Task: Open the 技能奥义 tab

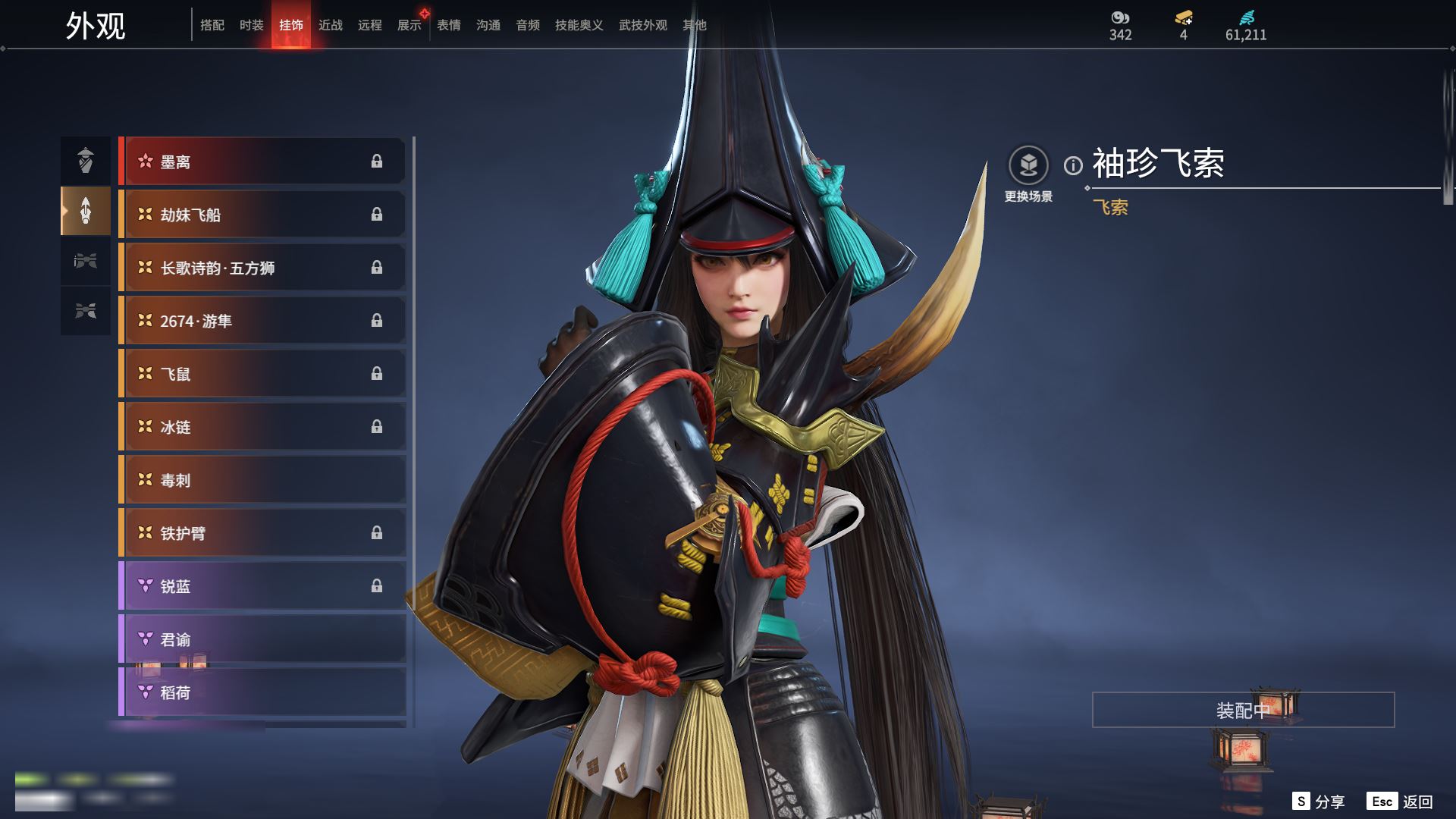Action: 579,25
